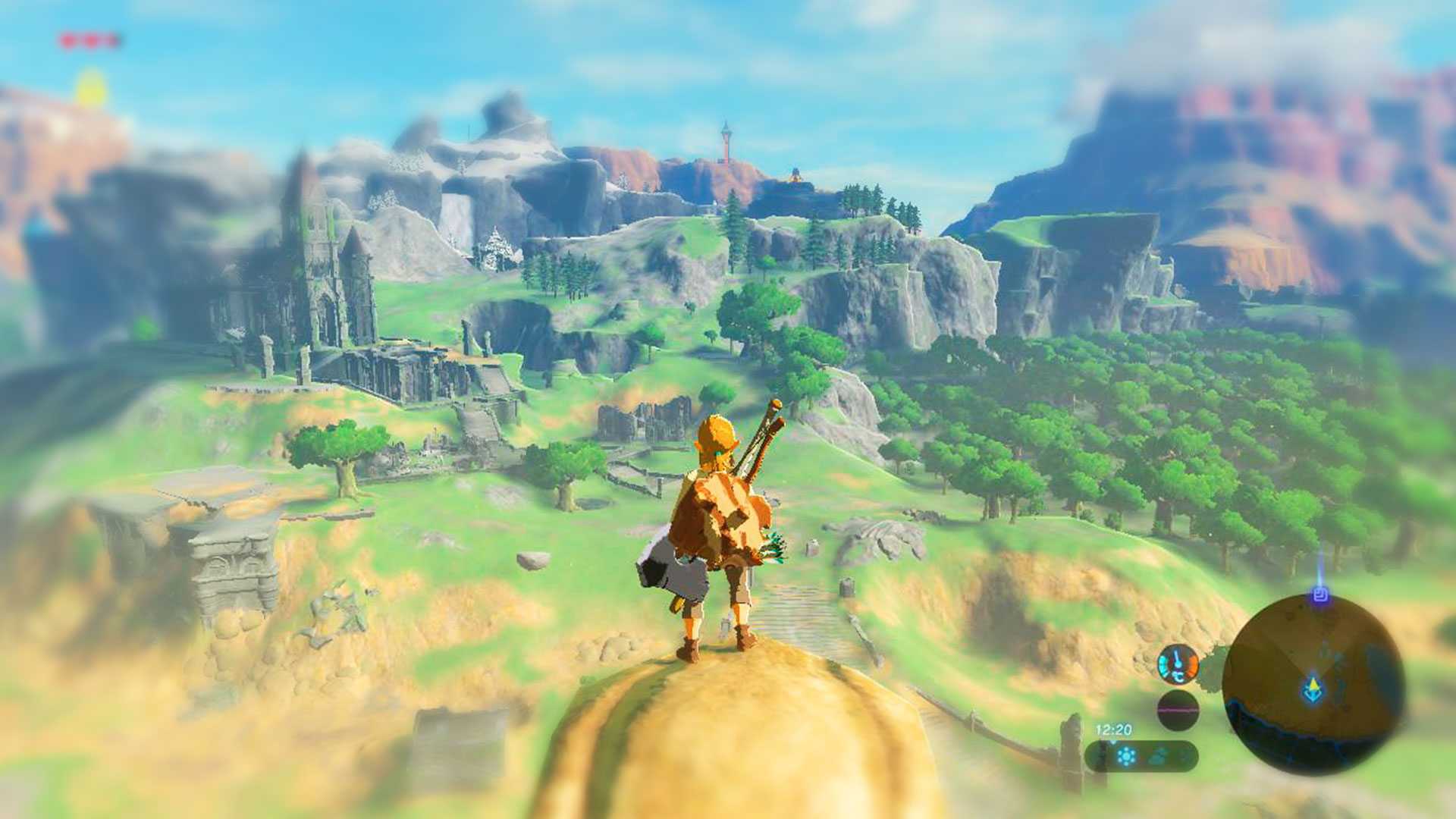Open the circular minimap
Viewport: 1456px width, 819px height.
pos(1313,682)
